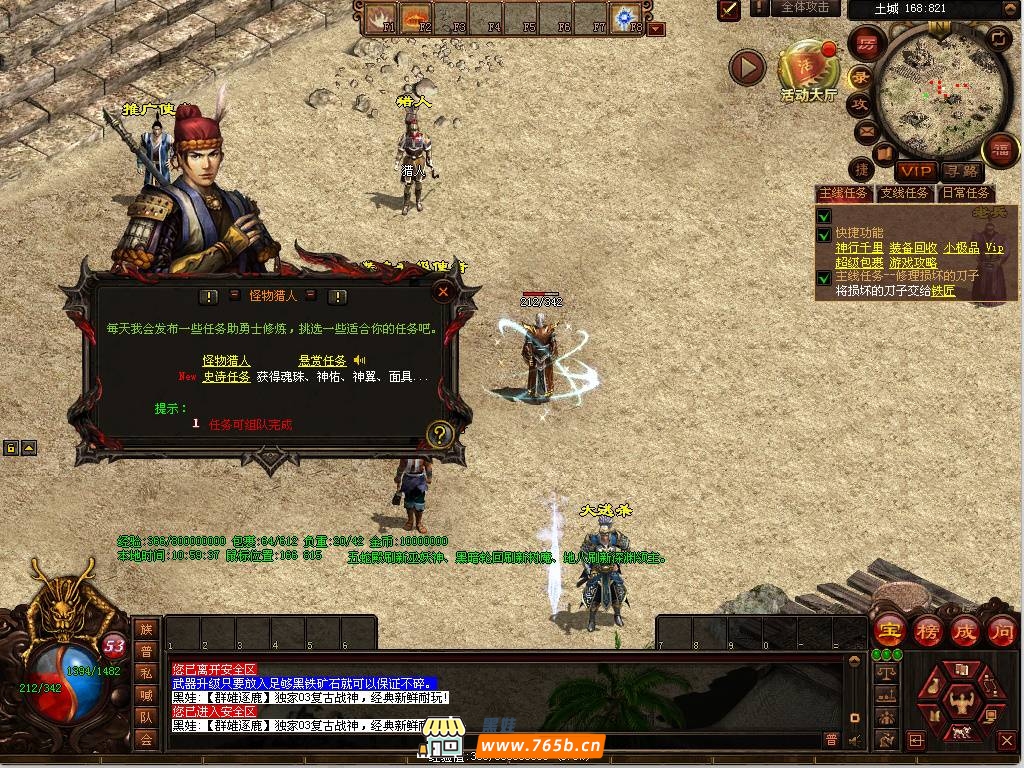Click the 福 welfare button by minimap
1024x768 pixels.
point(1000,151)
